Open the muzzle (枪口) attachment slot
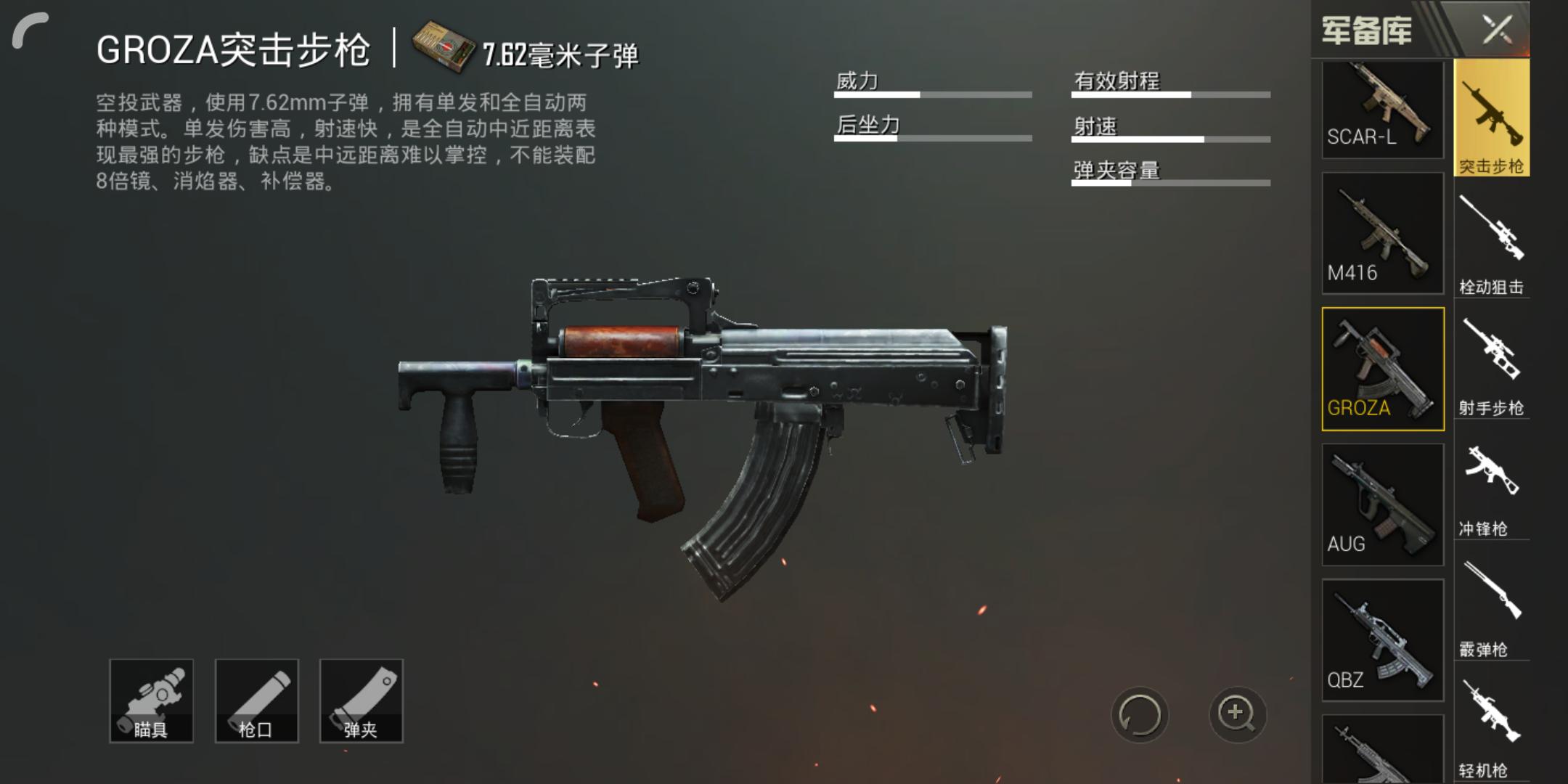 click(x=256, y=701)
